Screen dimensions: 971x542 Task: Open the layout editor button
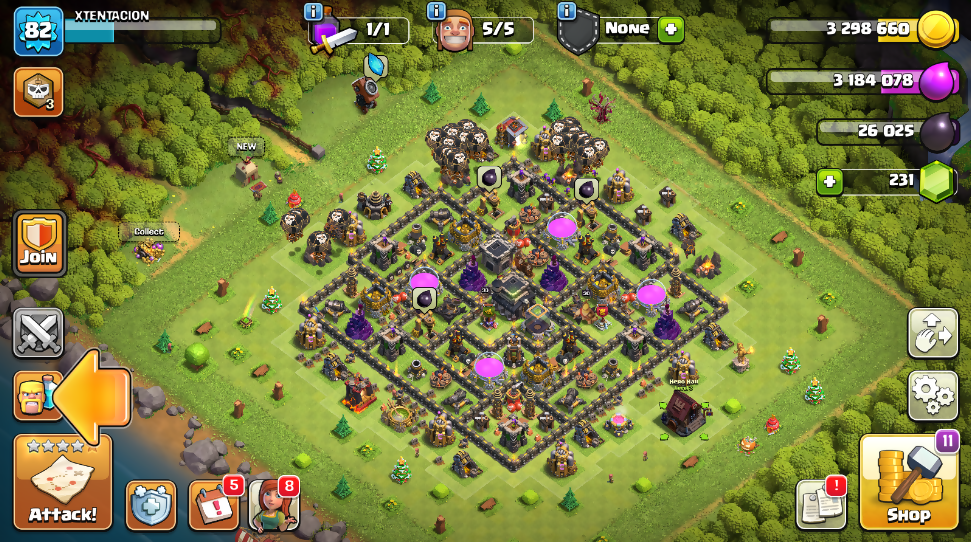(932, 333)
